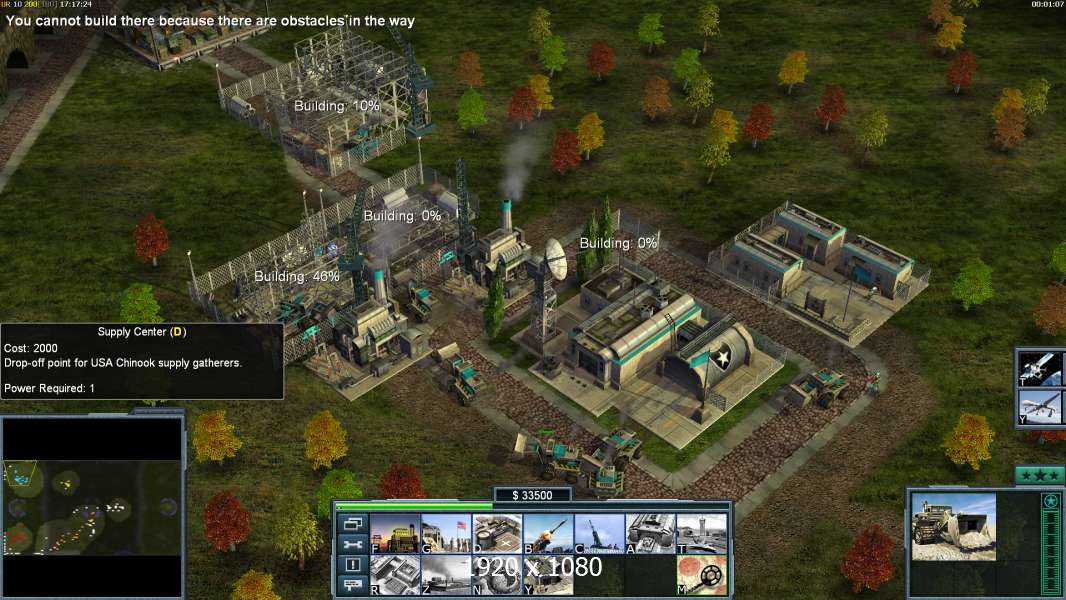
Task: Activate the mine-clearing detector command (M)
Action: pyautogui.click(x=701, y=575)
